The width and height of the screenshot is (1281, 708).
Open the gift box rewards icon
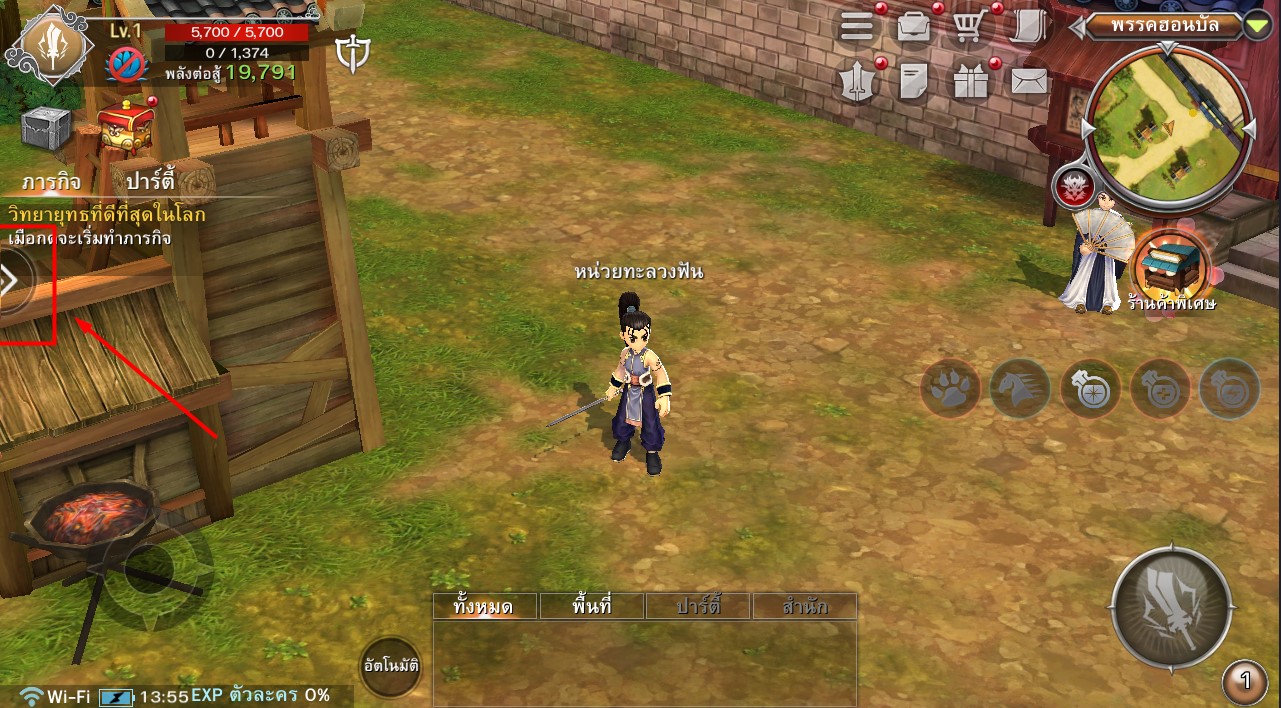[969, 82]
